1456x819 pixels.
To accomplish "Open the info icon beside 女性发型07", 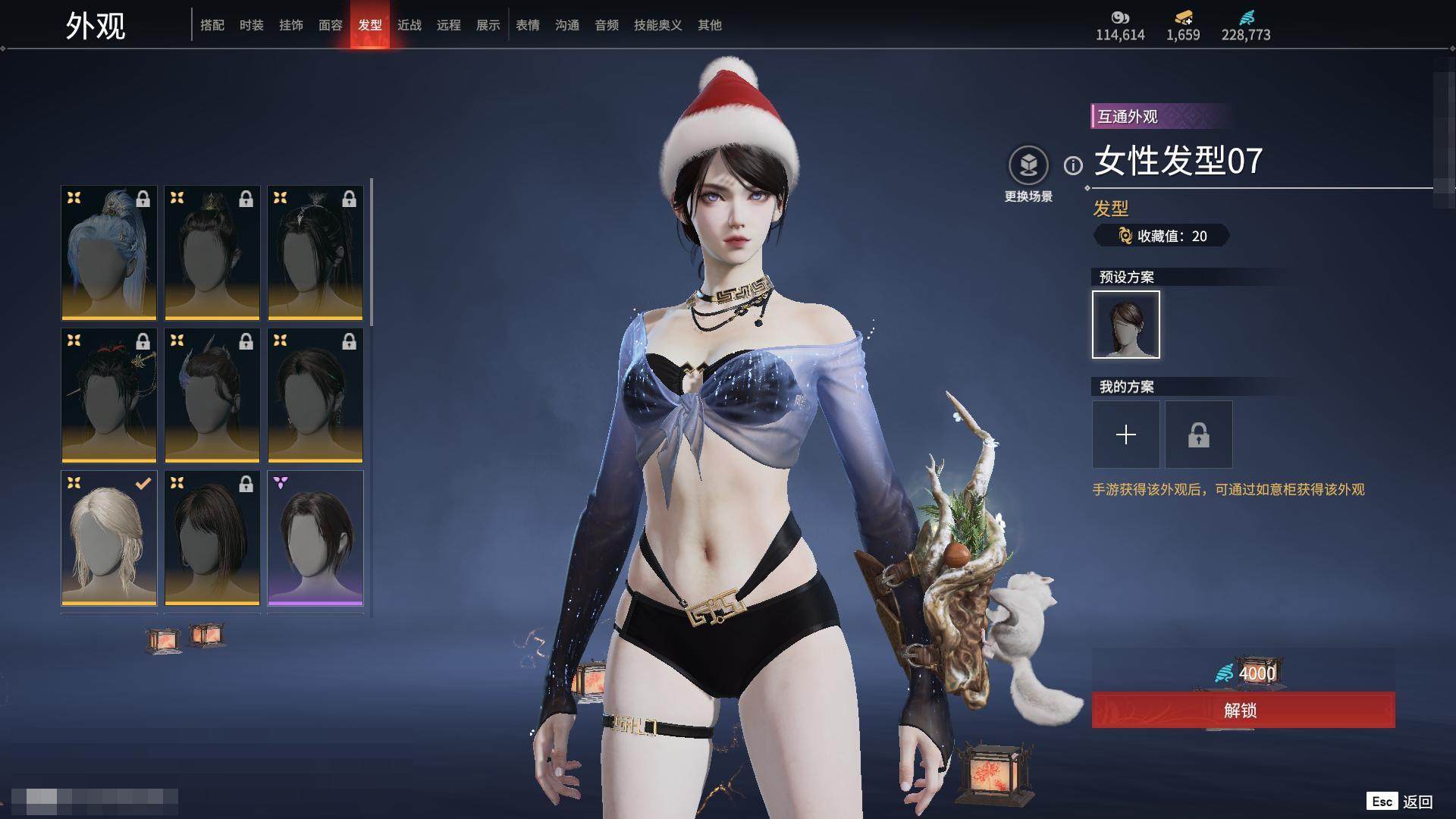I will (x=1073, y=165).
